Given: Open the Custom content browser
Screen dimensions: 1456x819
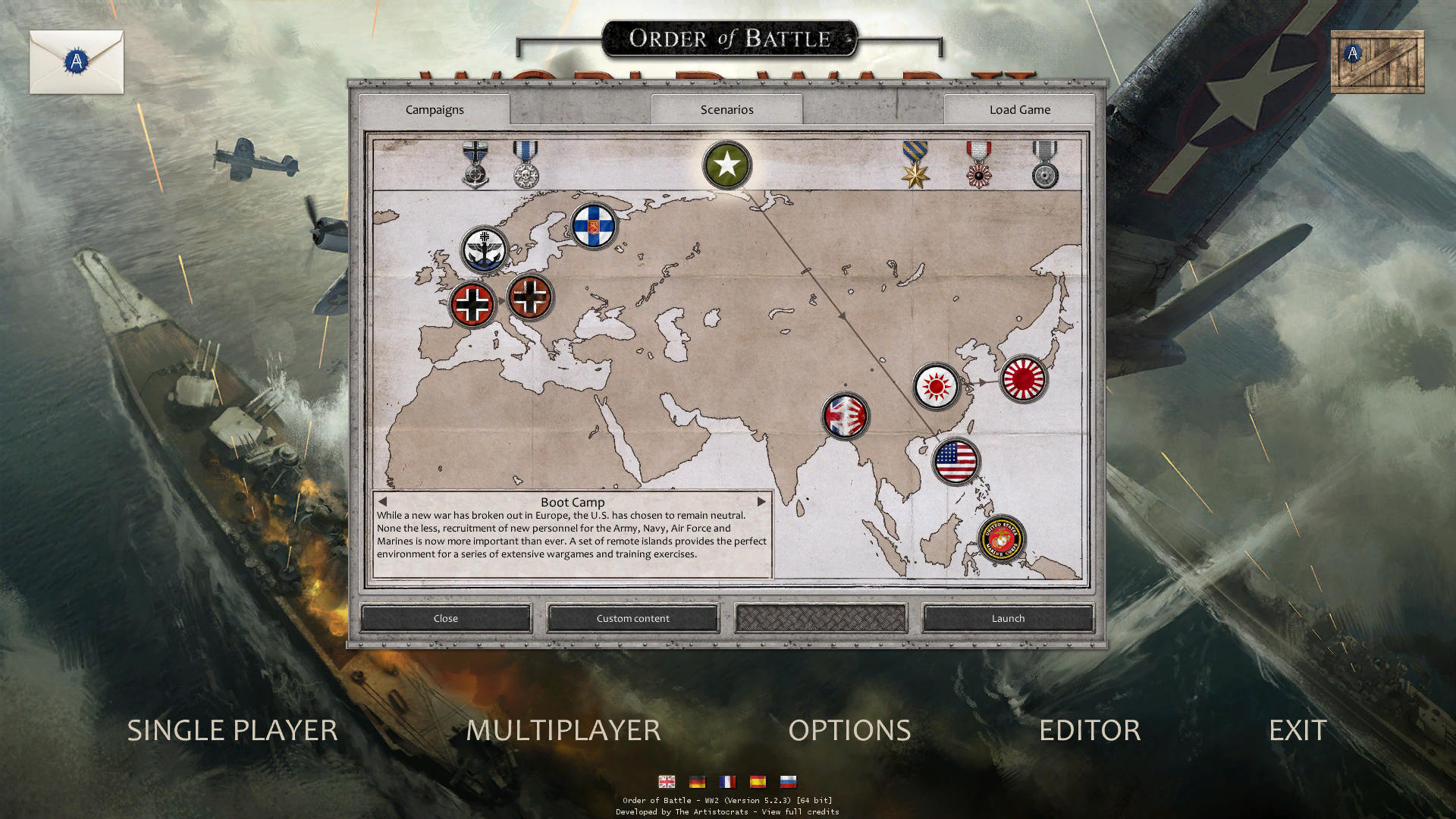Looking at the screenshot, I should click(x=632, y=618).
